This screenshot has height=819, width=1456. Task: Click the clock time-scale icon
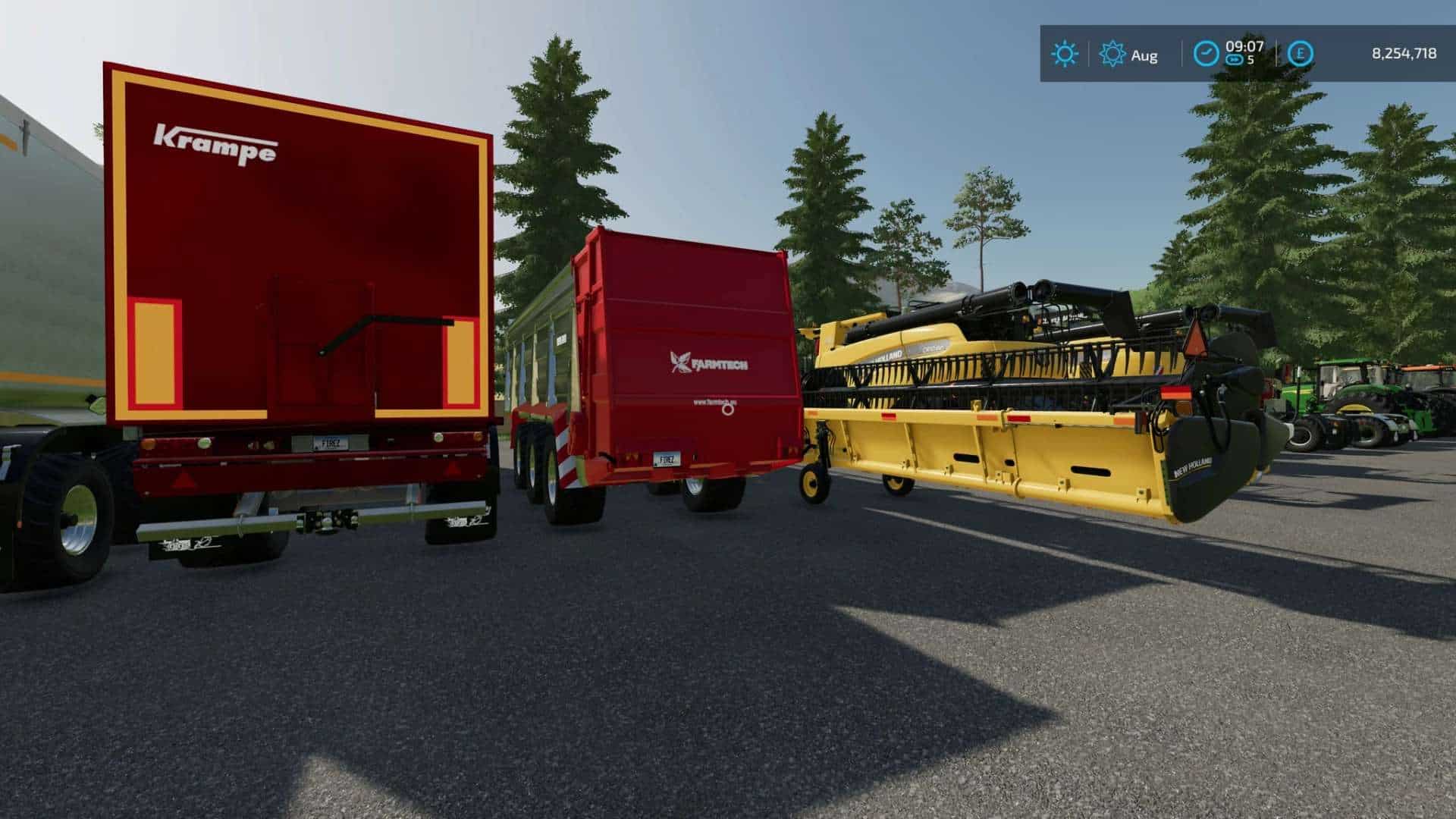pos(1206,54)
